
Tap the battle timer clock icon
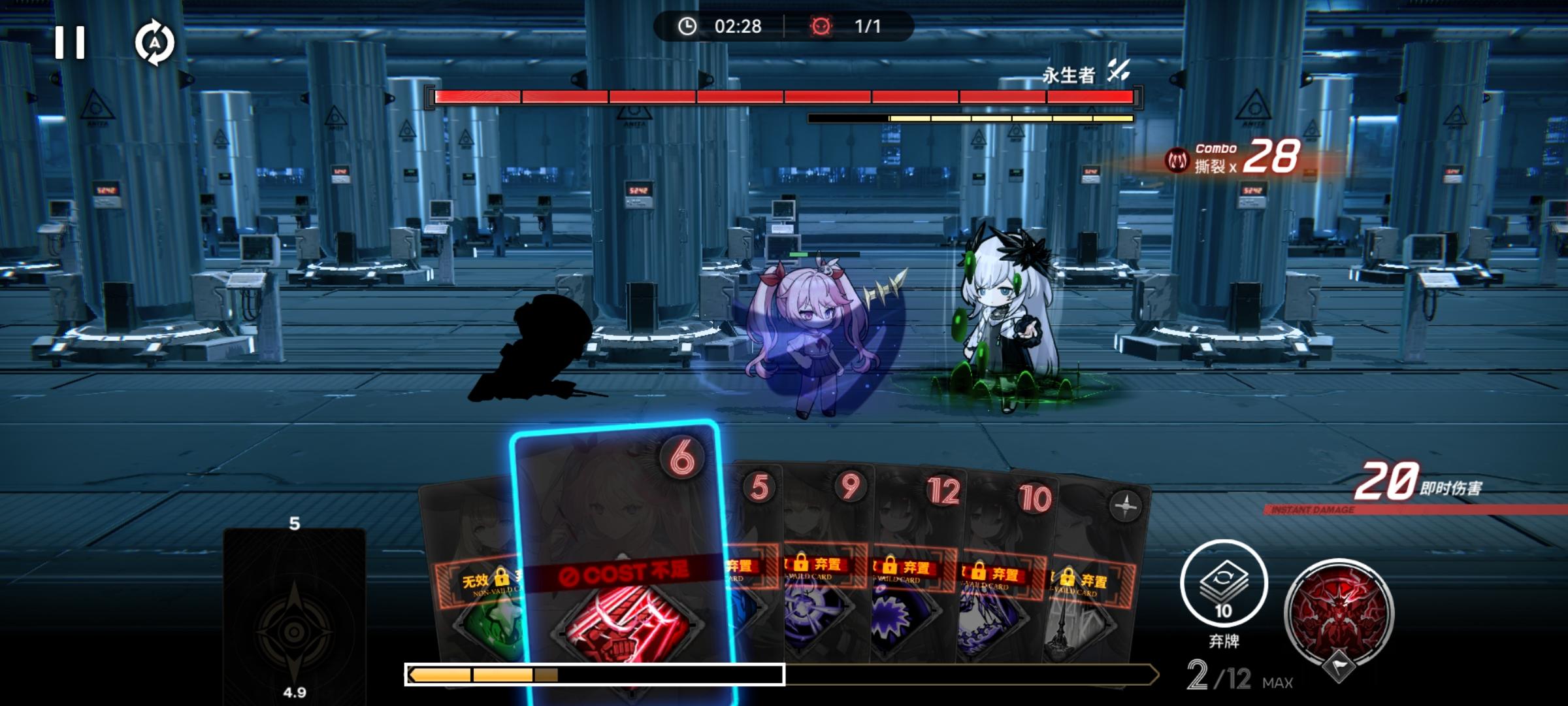(688, 27)
